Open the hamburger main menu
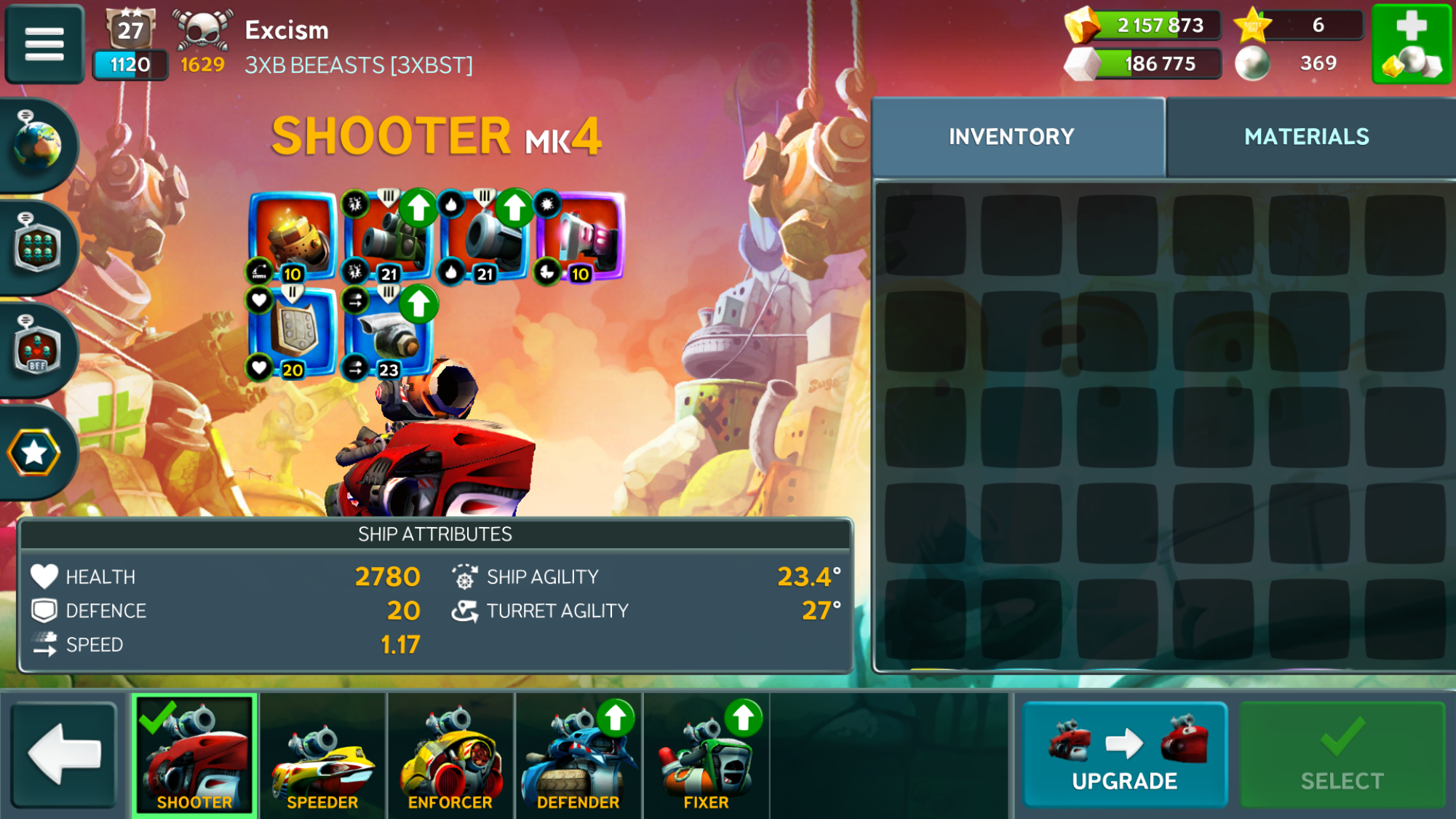The width and height of the screenshot is (1456, 819). tap(44, 44)
